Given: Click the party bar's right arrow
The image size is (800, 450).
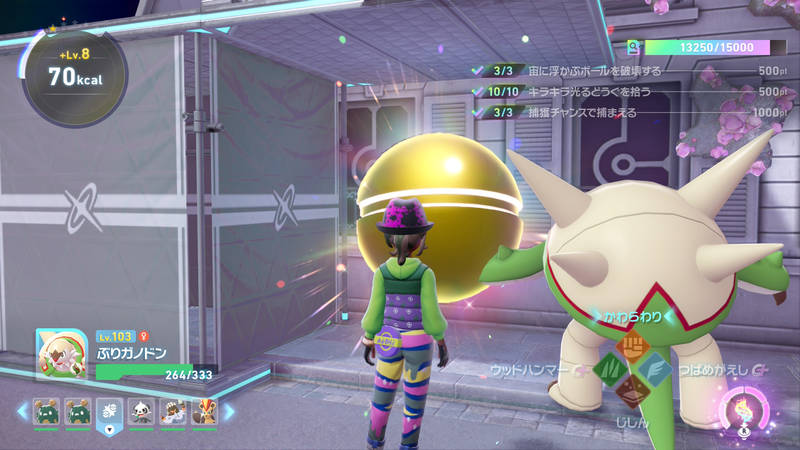Looking at the screenshot, I should click(229, 411).
